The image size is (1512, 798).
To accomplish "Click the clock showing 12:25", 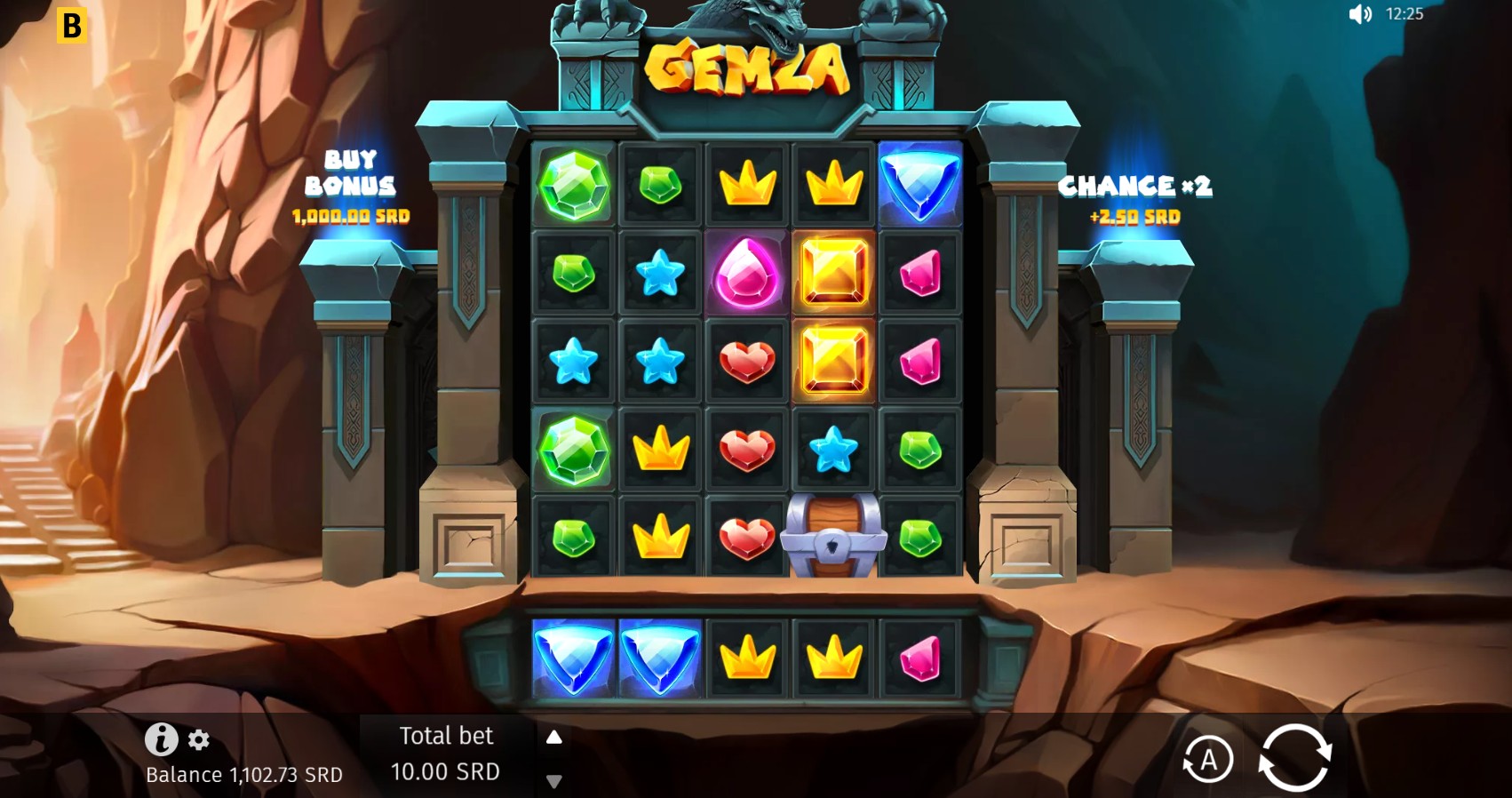I will (x=1404, y=14).
